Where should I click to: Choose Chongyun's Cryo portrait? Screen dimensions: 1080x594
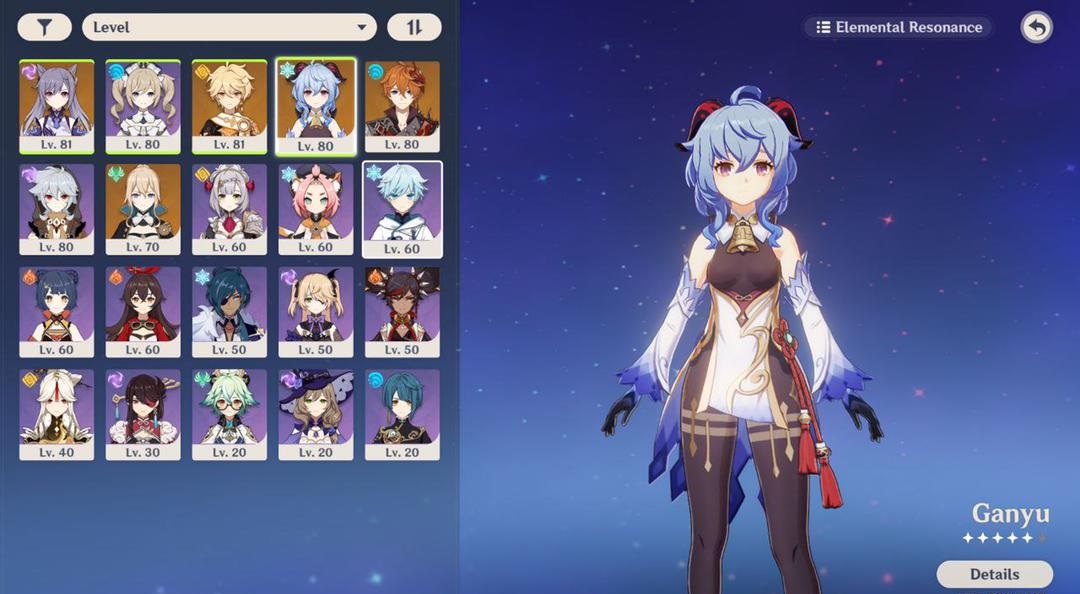pos(402,208)
